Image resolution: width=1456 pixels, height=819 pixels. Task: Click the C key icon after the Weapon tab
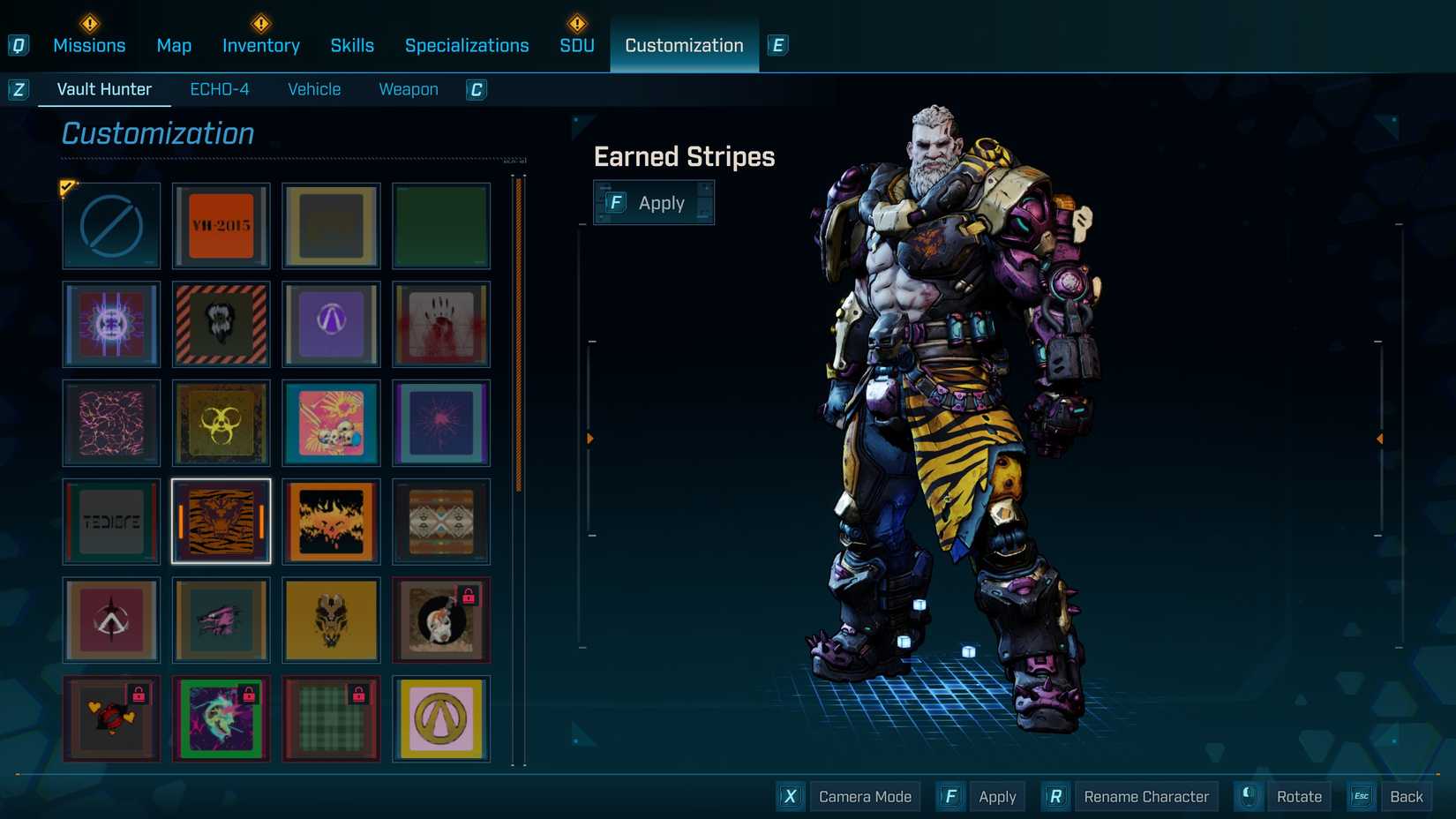tap(476, 89)
